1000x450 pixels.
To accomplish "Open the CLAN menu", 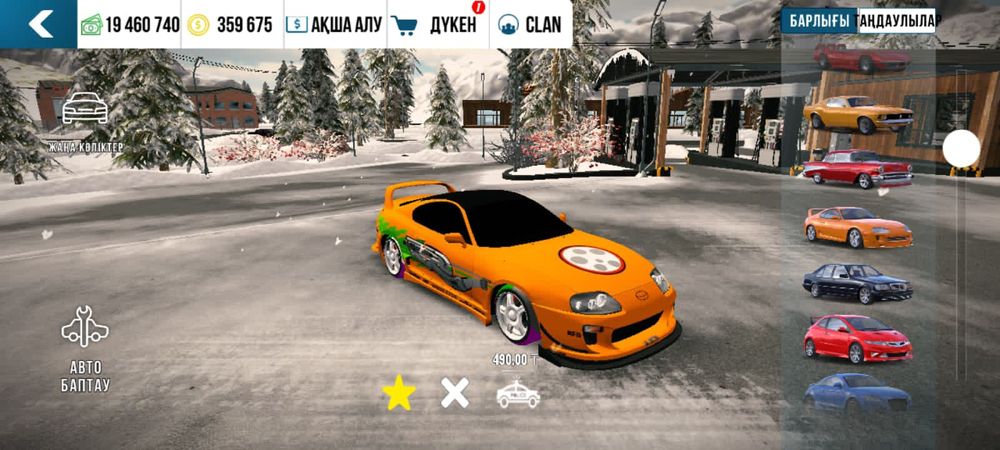I will point(530,25).
